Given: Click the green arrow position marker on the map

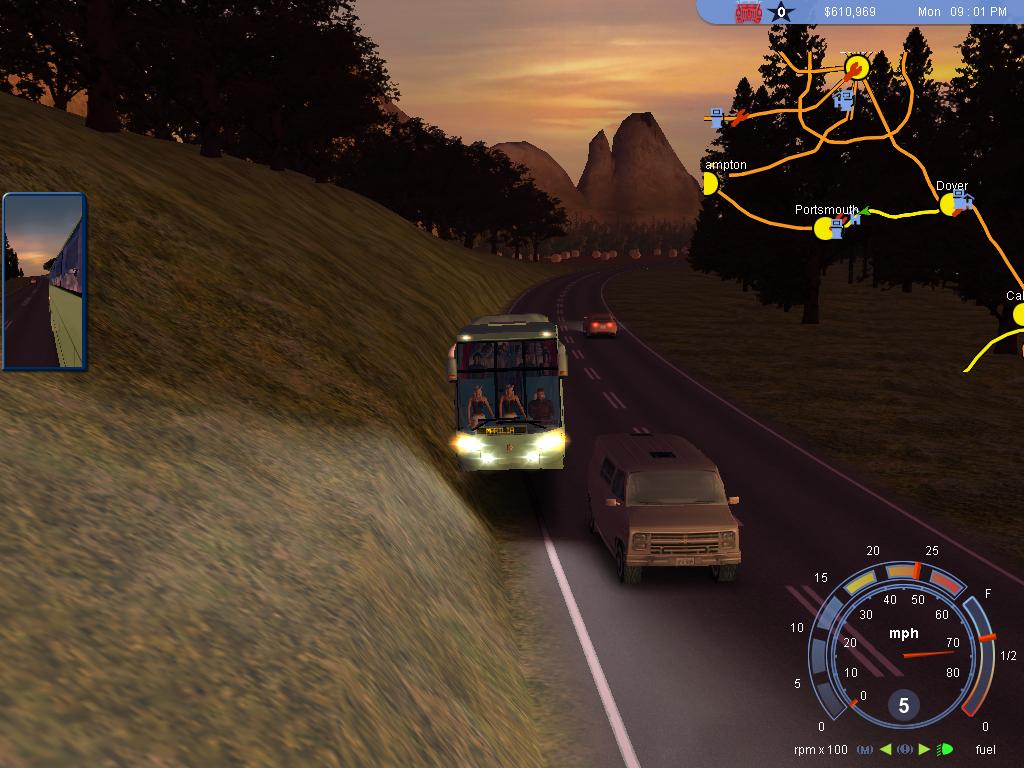Looking at the screenshot, I should click(x=868, y=211).
